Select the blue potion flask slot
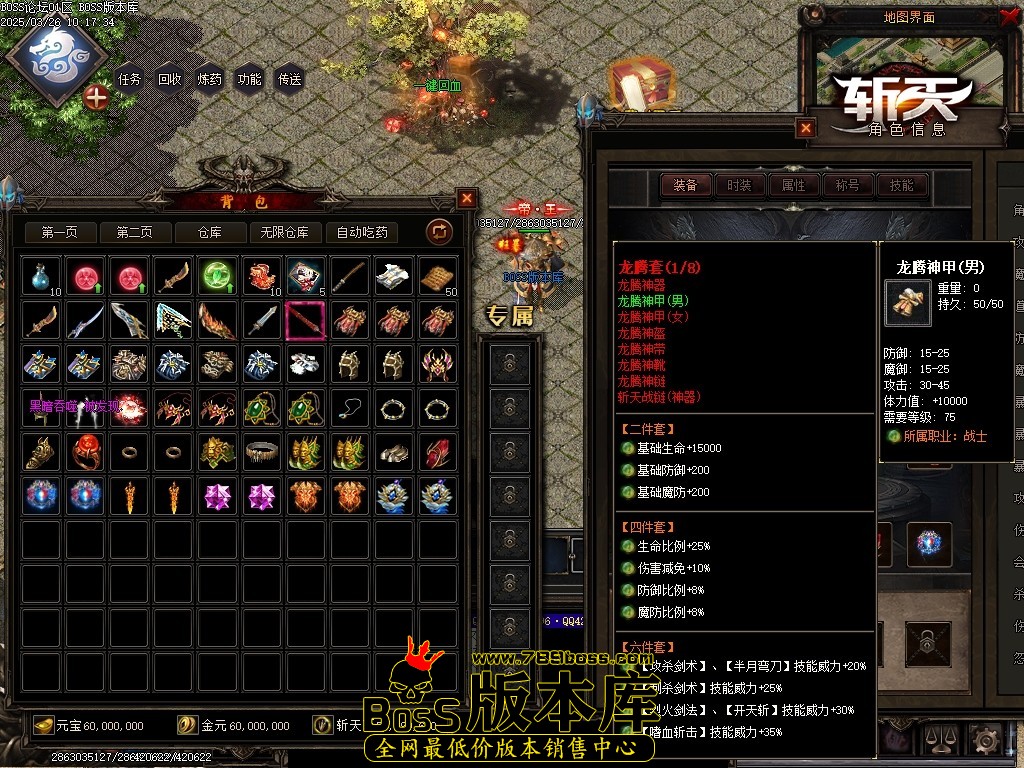 coord(42,277)
